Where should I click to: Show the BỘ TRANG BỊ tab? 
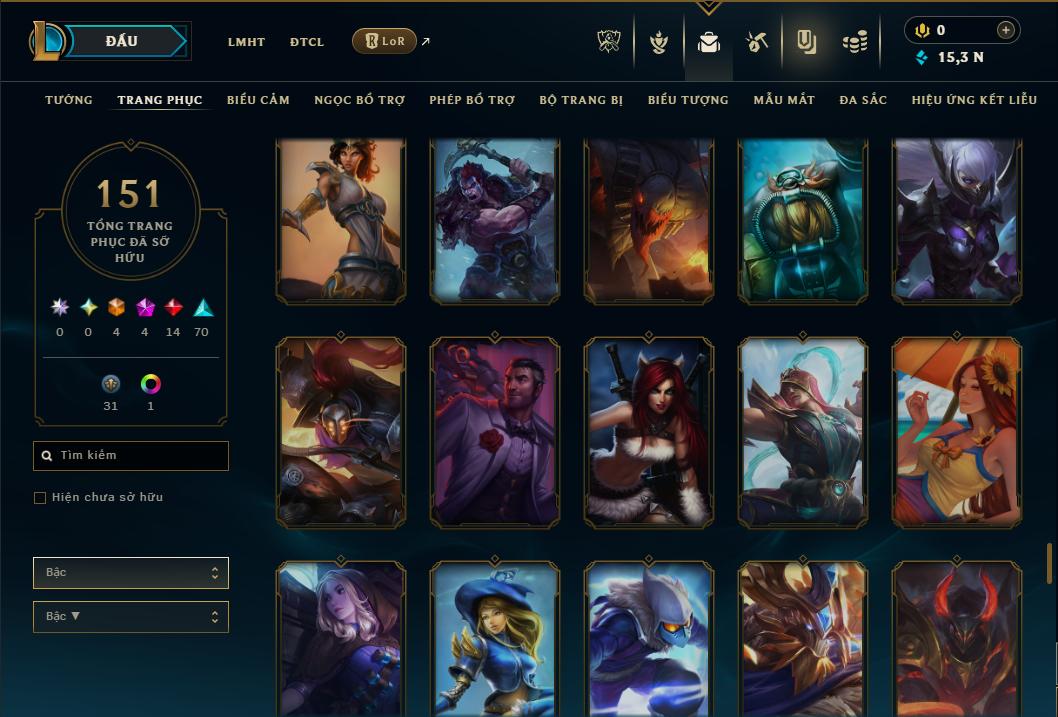[x=581, y=100]
